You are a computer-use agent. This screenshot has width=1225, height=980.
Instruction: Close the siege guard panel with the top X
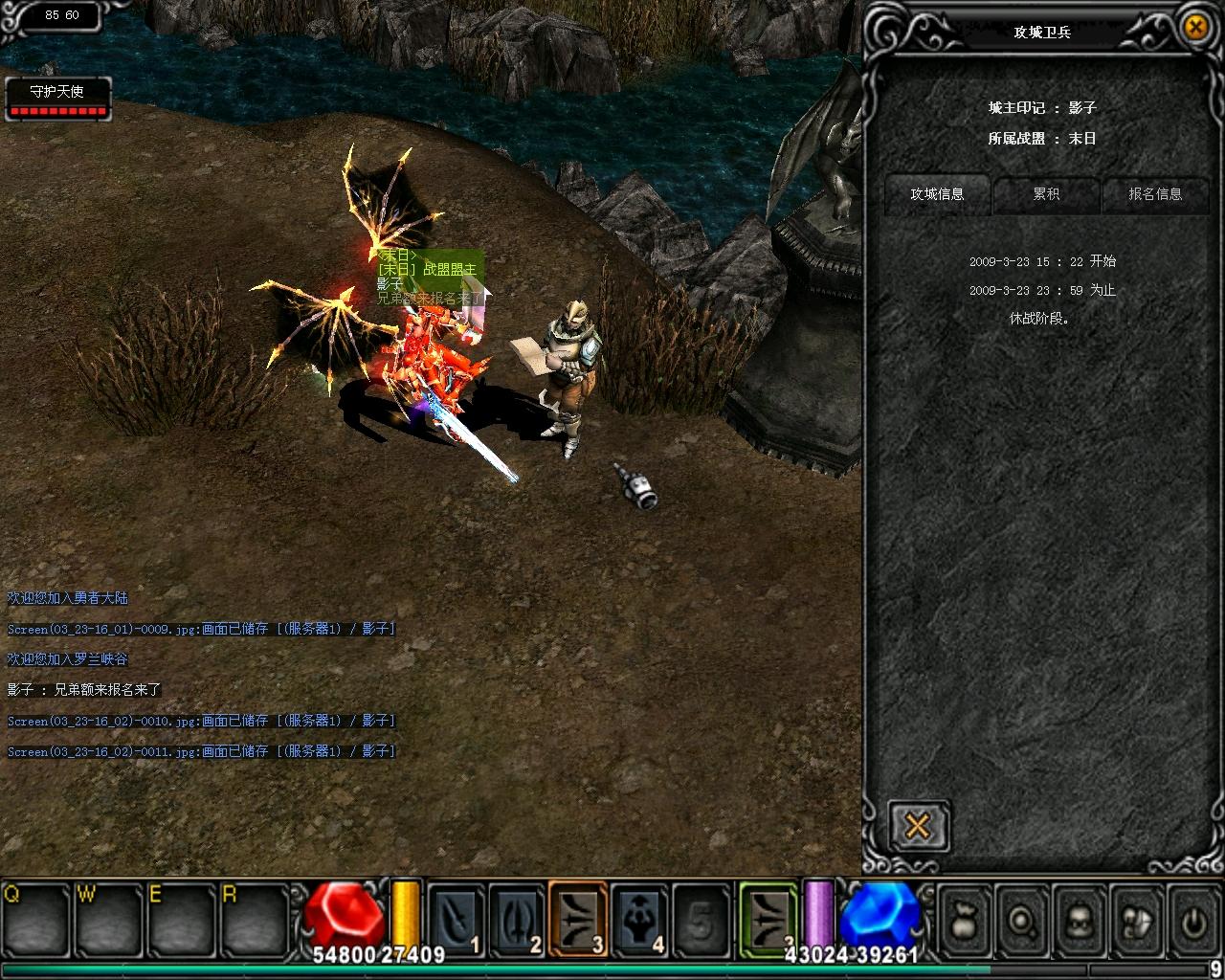click(x=1195, y=27)
